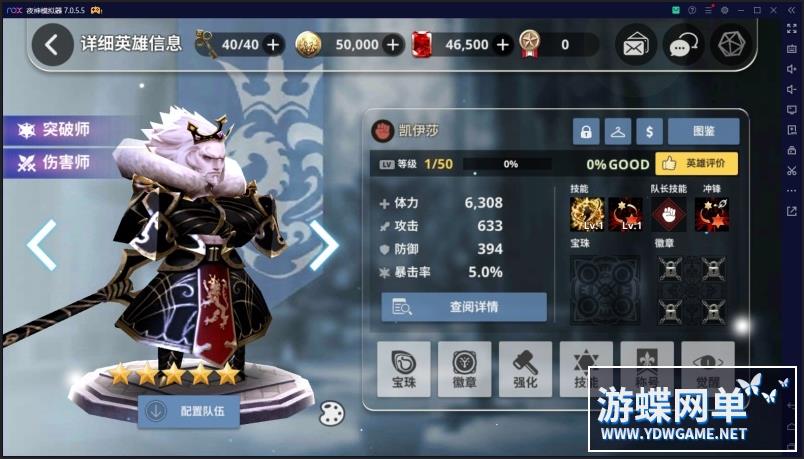Open the 图鉴 encyclopedia
Image resolution: width=804 pixels, height=459 pixels.
click(703, 131)
